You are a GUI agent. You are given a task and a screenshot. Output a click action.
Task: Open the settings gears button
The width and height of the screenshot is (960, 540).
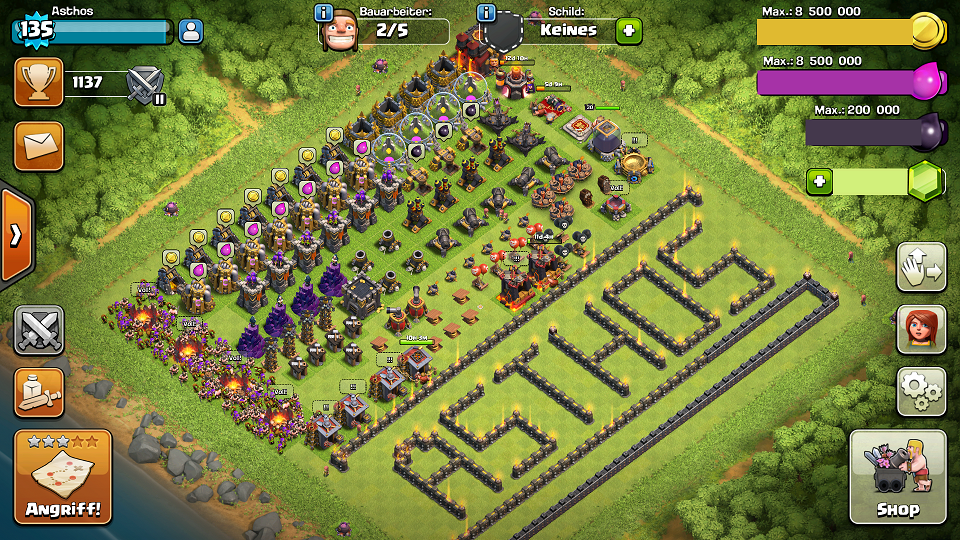921,391
